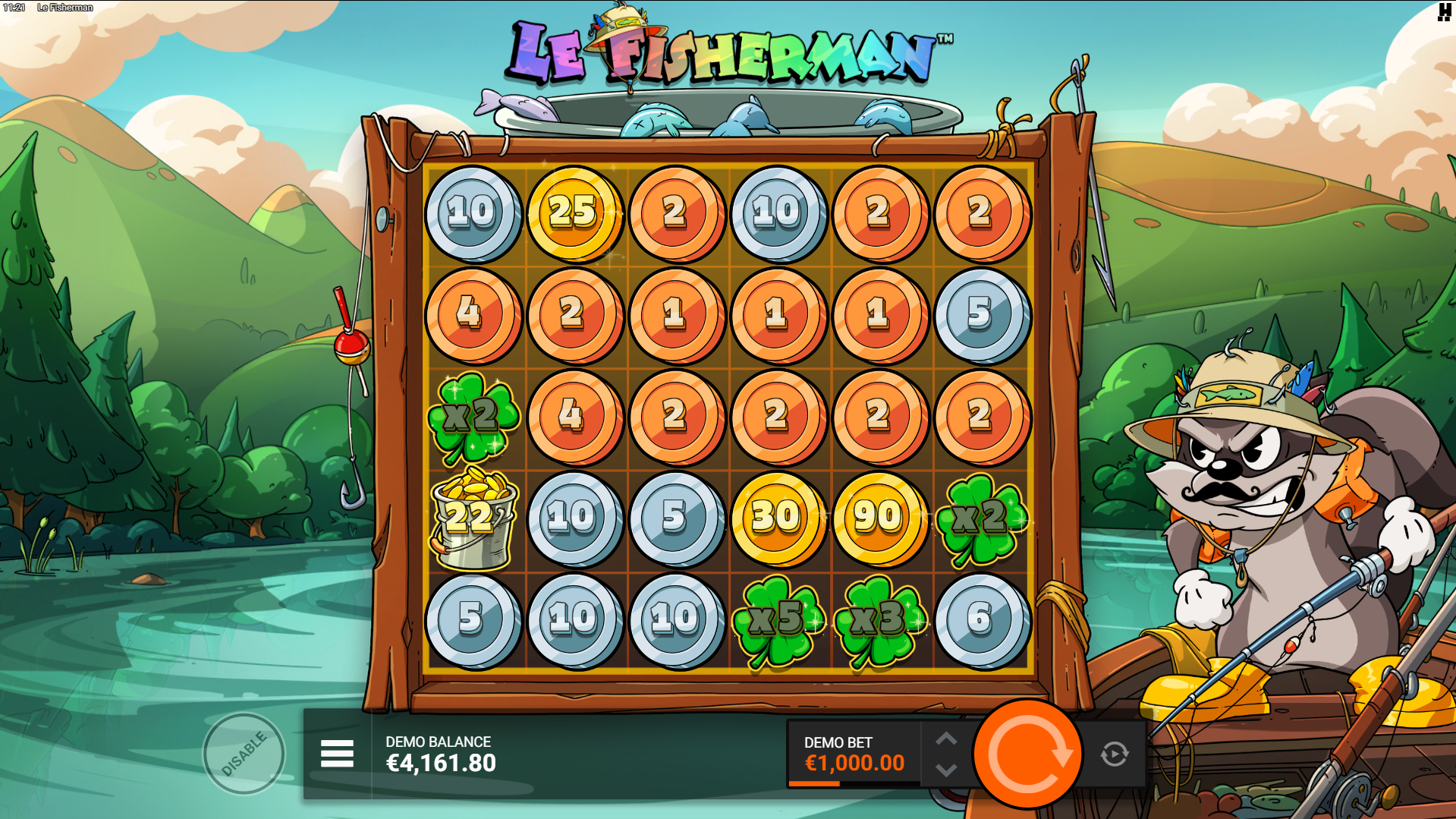
Task: Decrease the demo bet amount
Action: tap(945, 770)
